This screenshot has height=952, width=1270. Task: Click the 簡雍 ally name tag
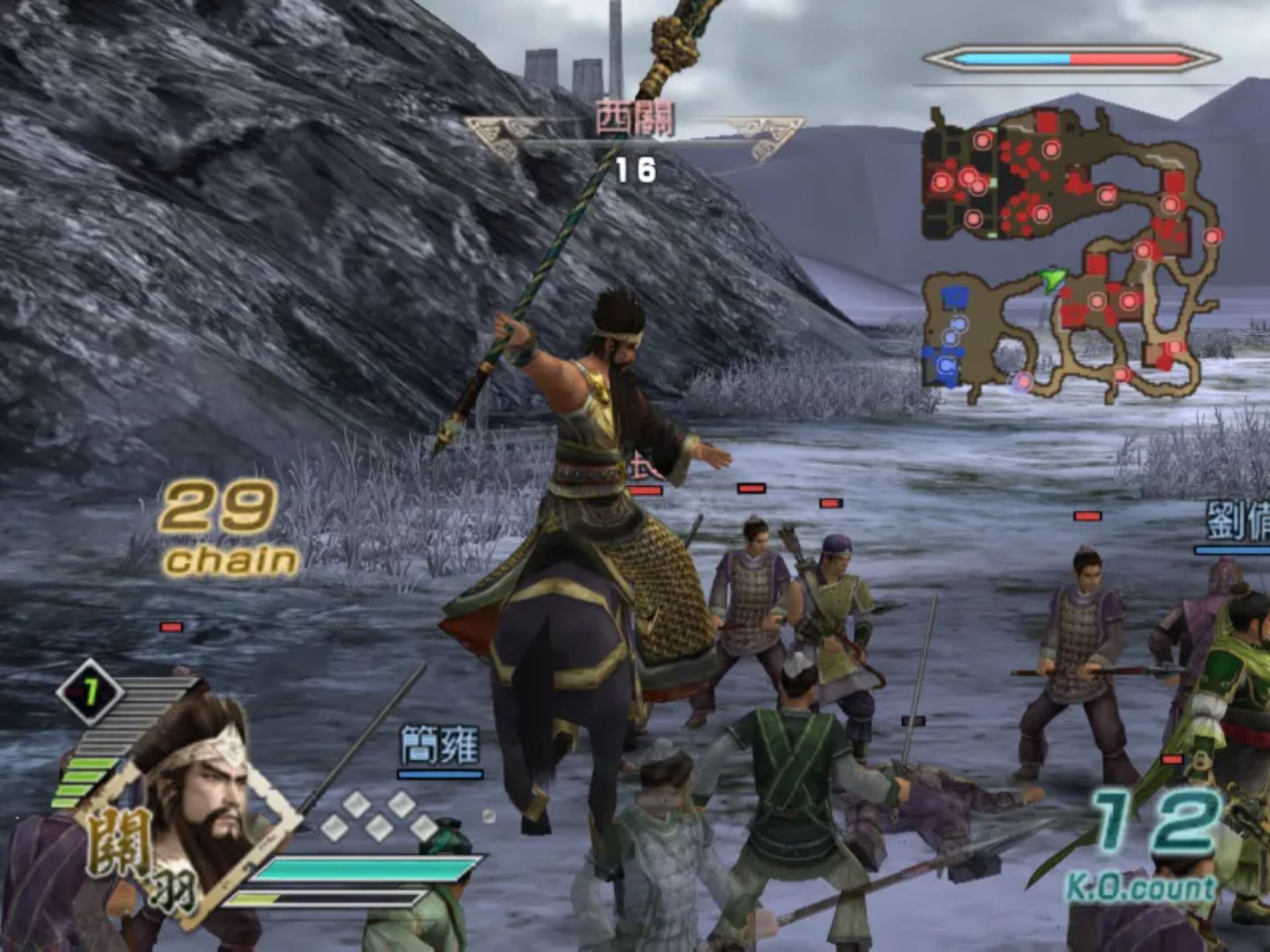click(440, 746)
